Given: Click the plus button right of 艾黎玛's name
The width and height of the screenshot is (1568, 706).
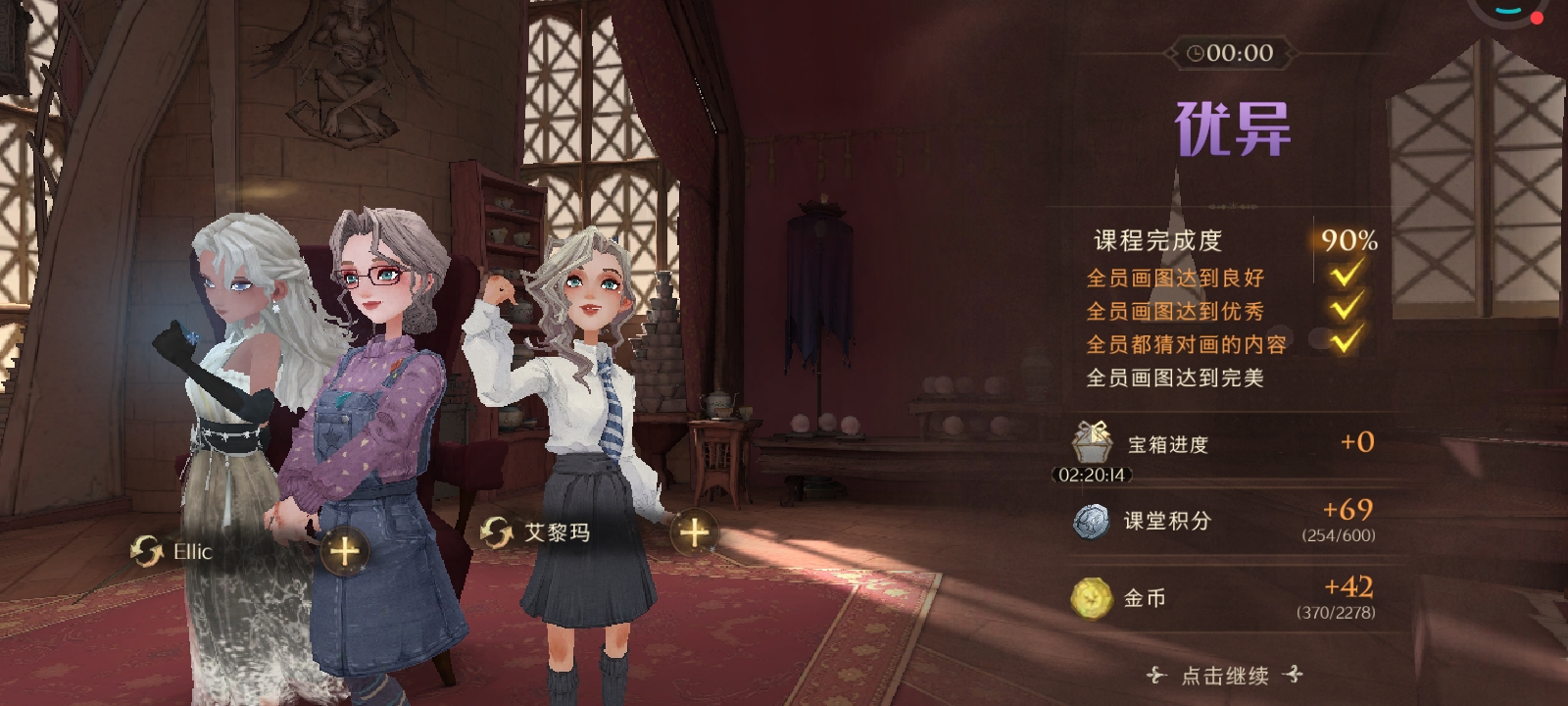Looking at the screenshot, I should pos(694,532).
